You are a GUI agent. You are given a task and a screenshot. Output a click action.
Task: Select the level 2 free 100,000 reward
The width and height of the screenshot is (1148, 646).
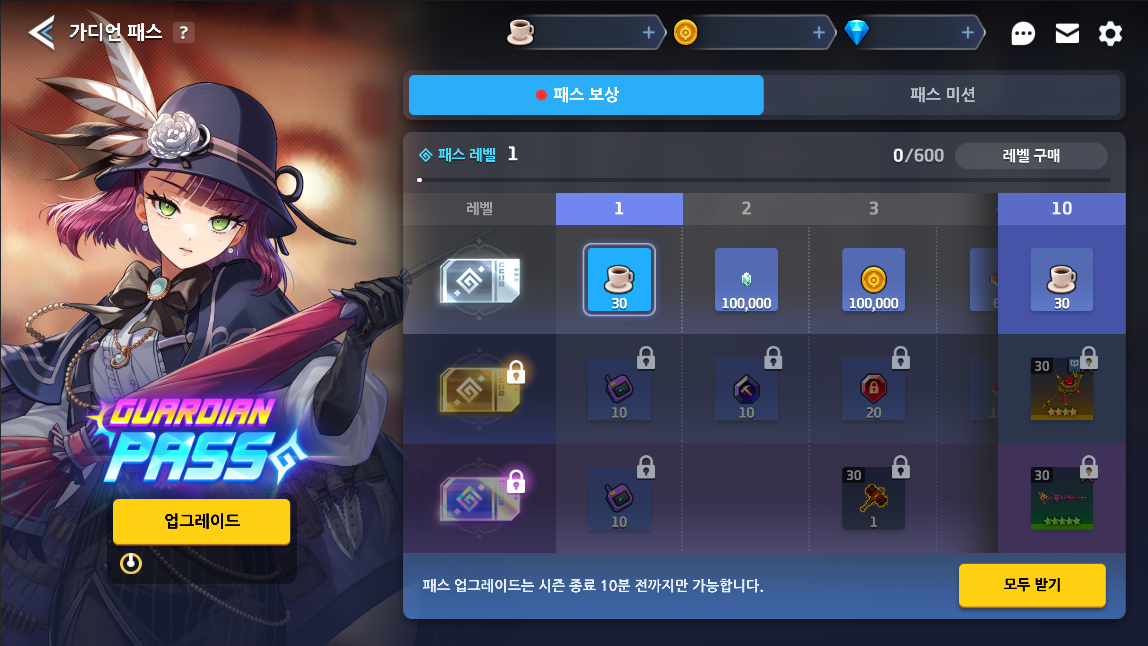pos(746,280)
